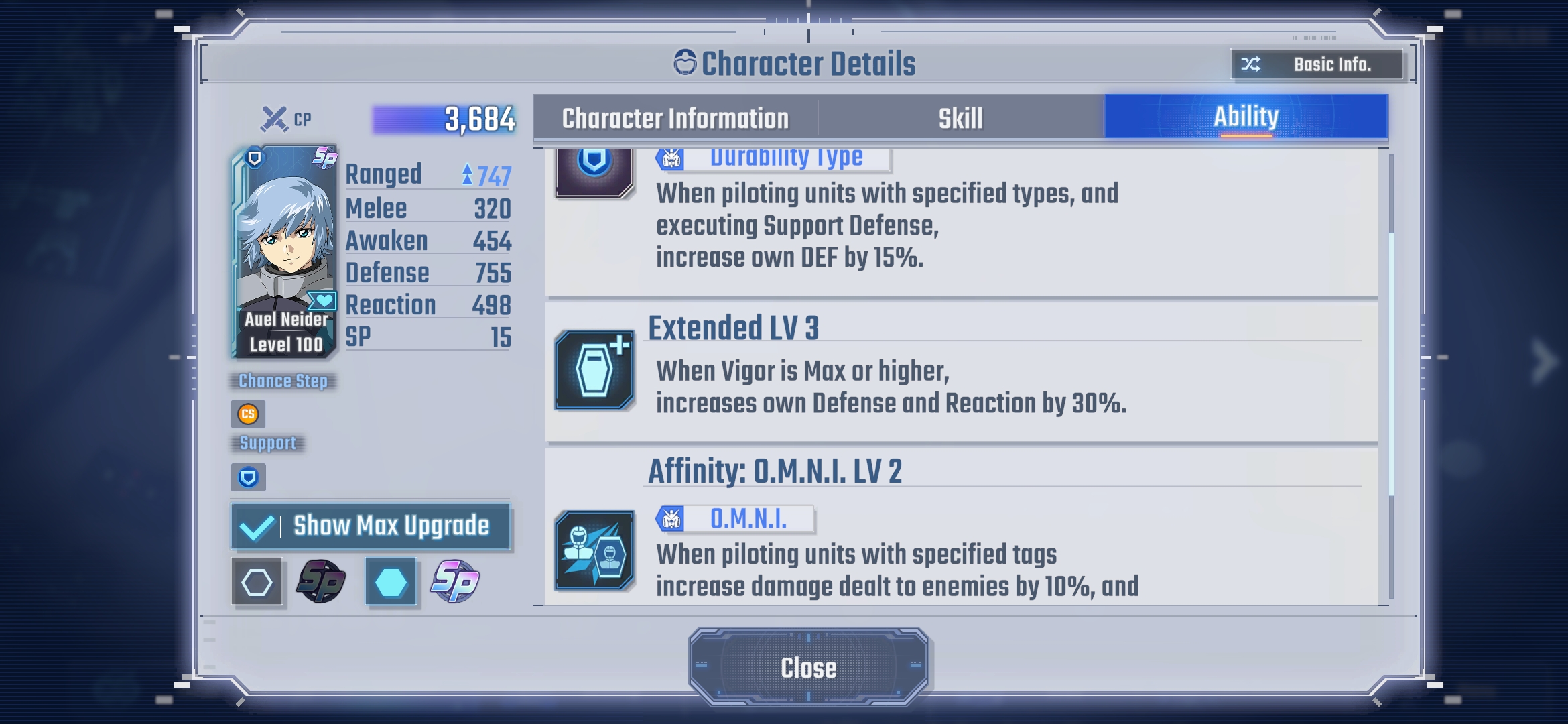
Task: Choose the bright purple SP icon
Action: click(x=456, y=581)
